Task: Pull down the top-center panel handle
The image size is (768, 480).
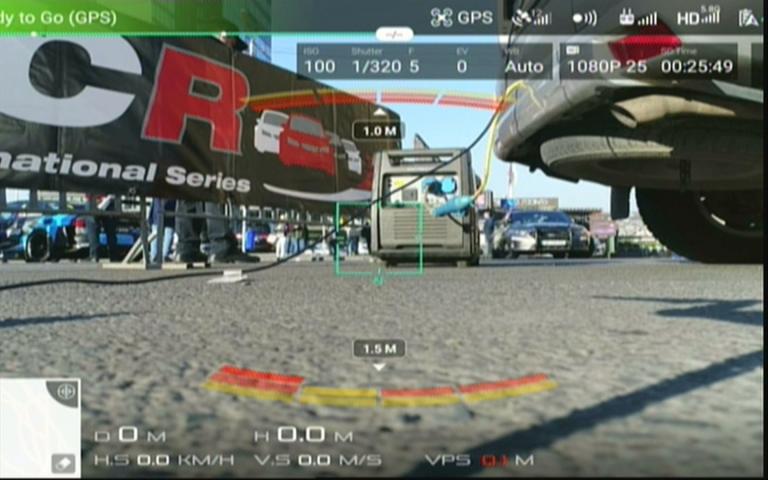Action: (394, 34)
